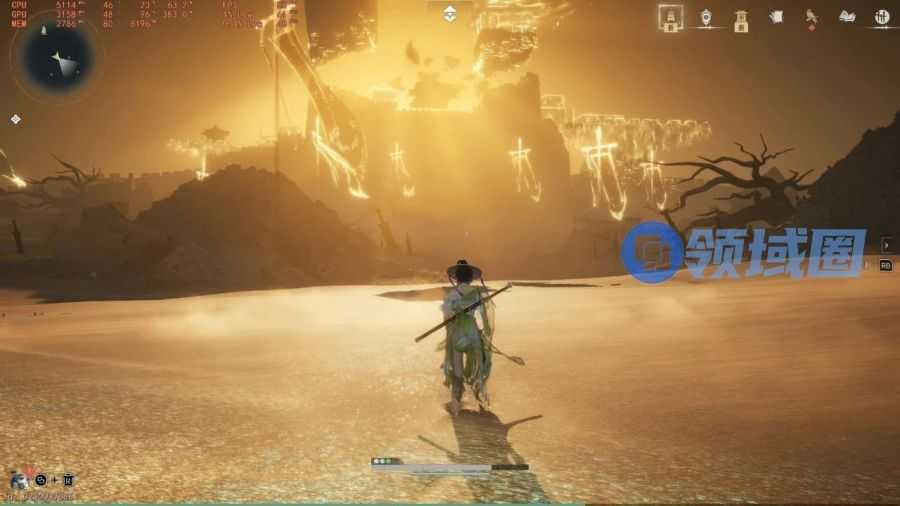Click the character portrait icon

click(19, 480)
